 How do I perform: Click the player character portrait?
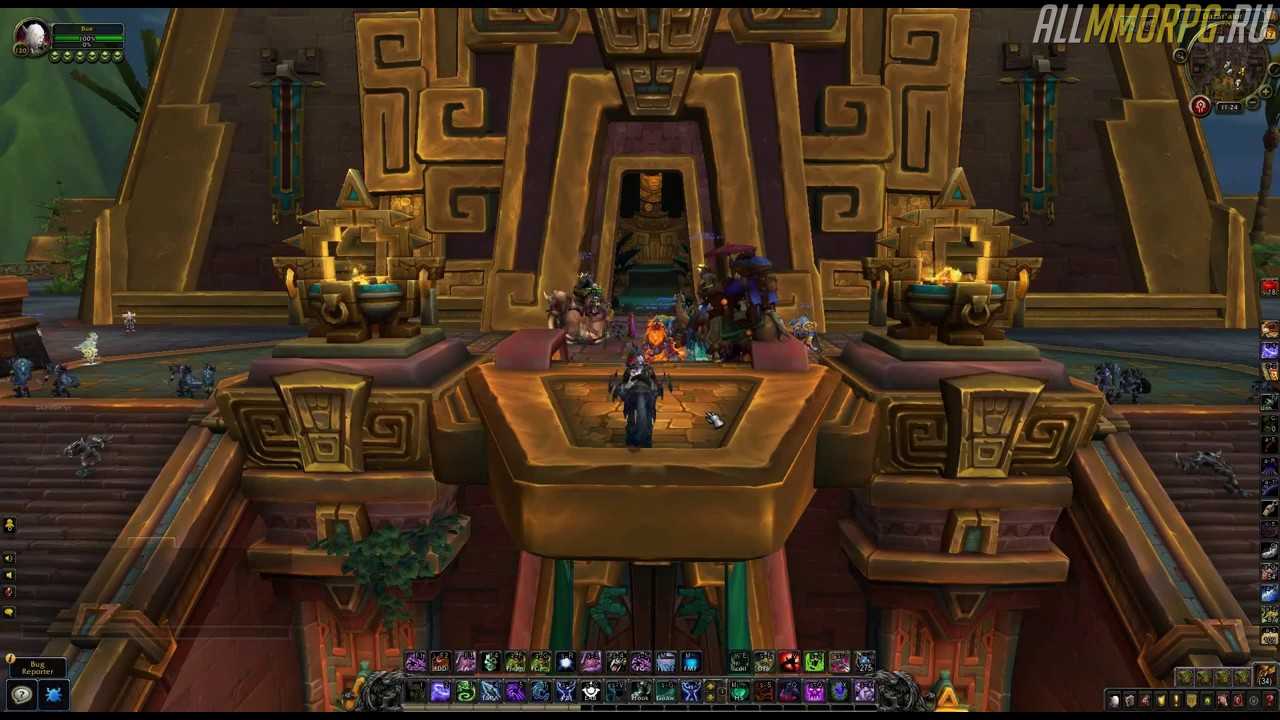click(31, 38)
